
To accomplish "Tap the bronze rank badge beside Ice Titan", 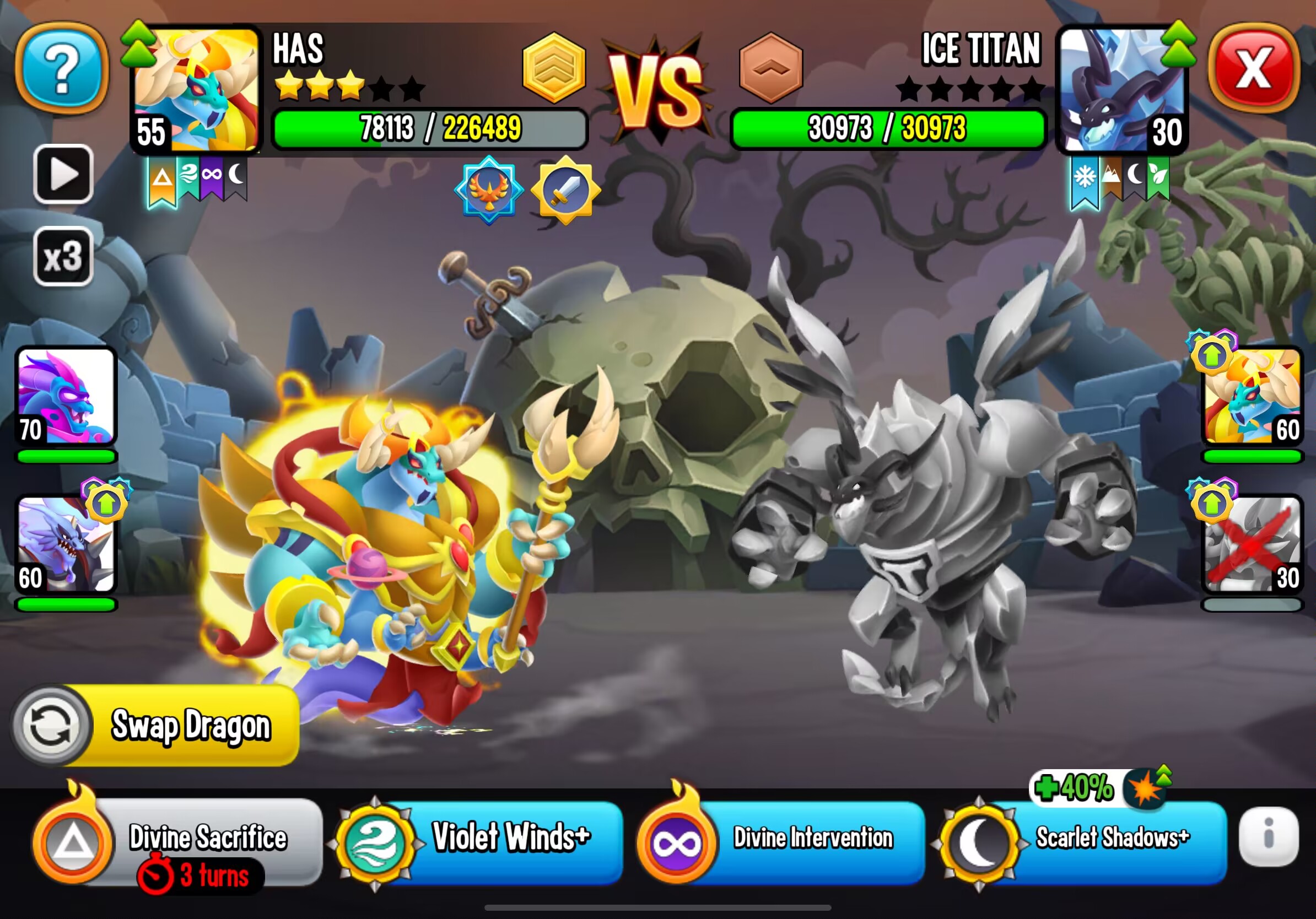I will [x=771, y=68].
